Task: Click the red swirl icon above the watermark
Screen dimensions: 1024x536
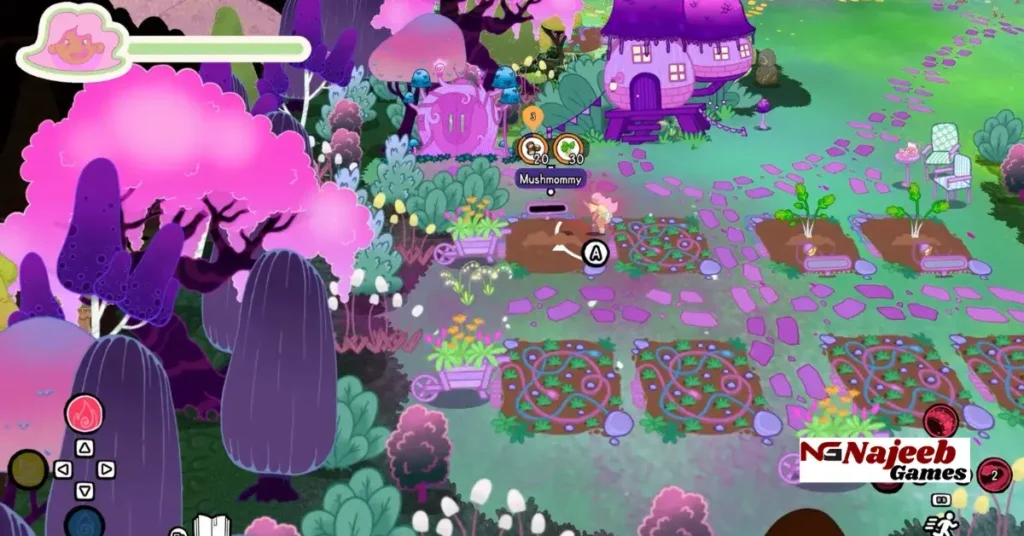Action: coord(940,421)
